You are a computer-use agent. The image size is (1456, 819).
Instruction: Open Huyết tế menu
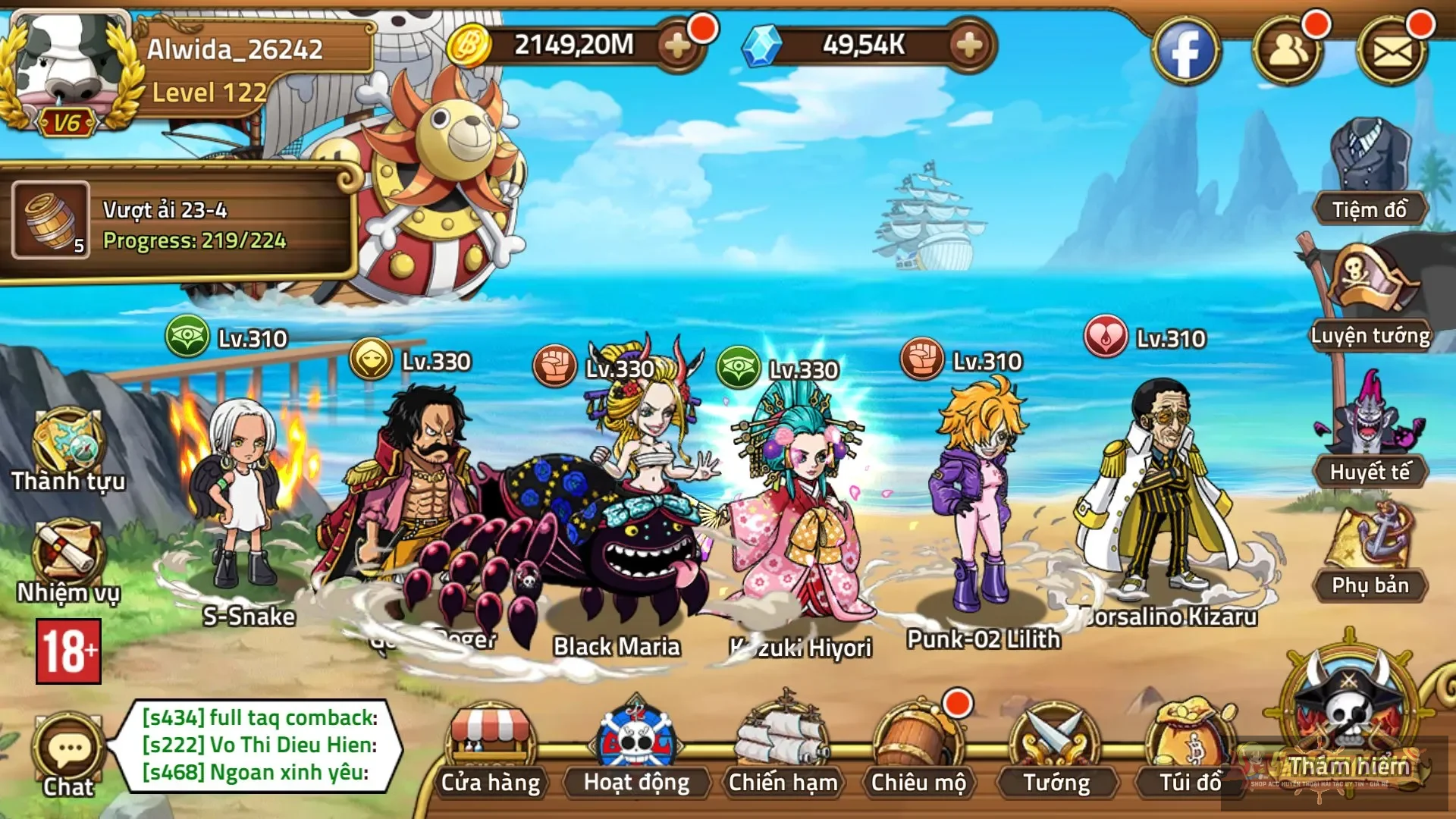click(x=1370, y=432)
